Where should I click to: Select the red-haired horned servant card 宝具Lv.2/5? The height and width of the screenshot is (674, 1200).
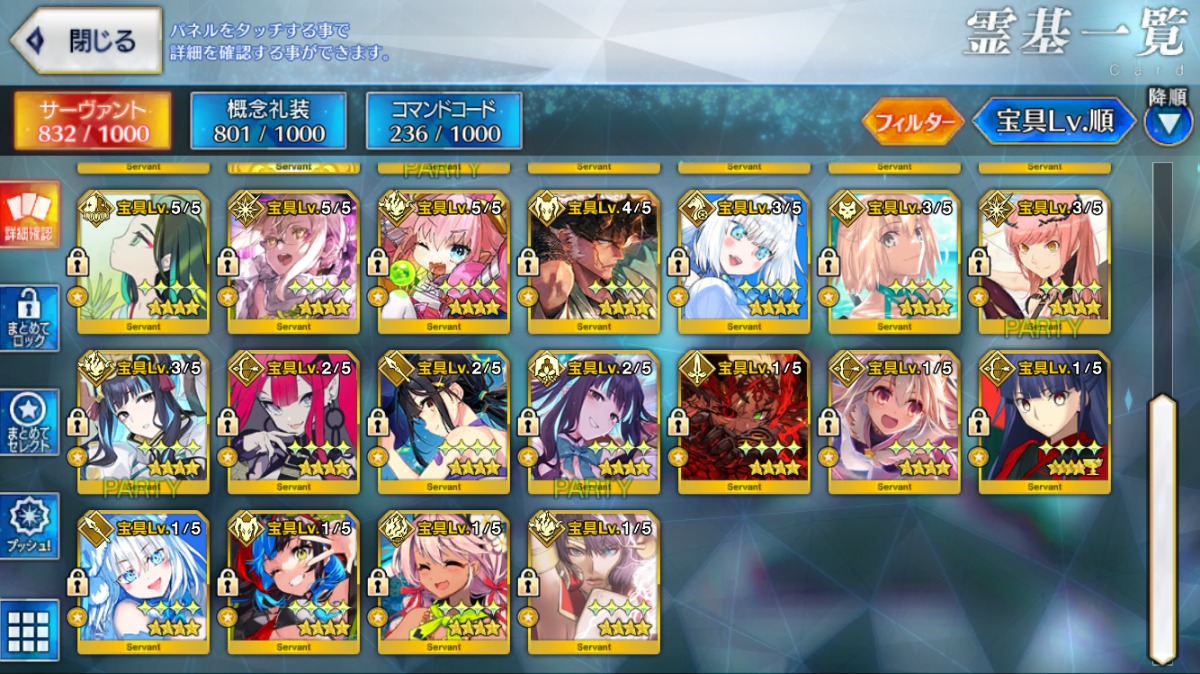coord(293,420)
